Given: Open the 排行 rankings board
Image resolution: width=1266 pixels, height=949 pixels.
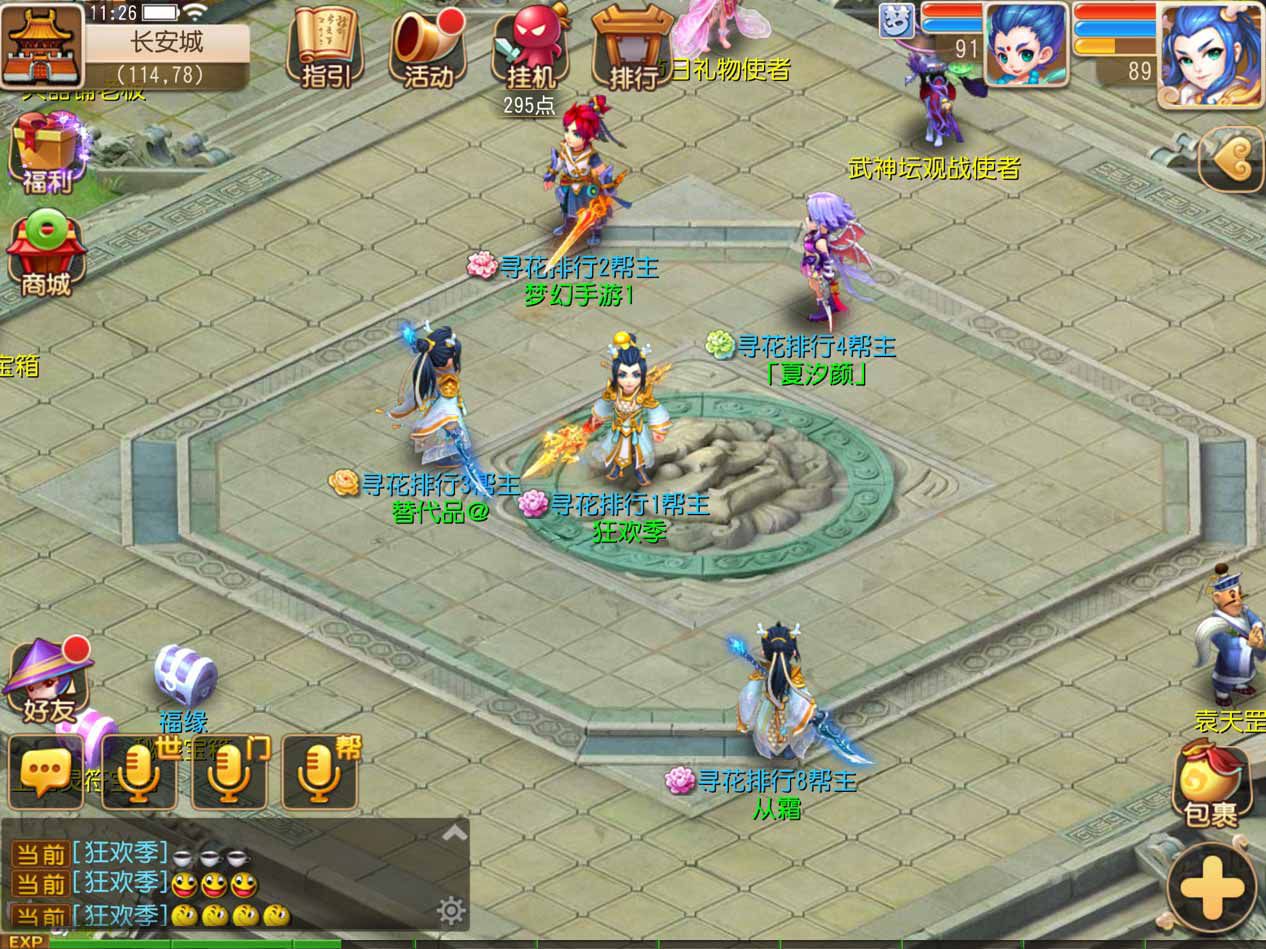Looking at the screenshot, I should click(x=633, y=48).
